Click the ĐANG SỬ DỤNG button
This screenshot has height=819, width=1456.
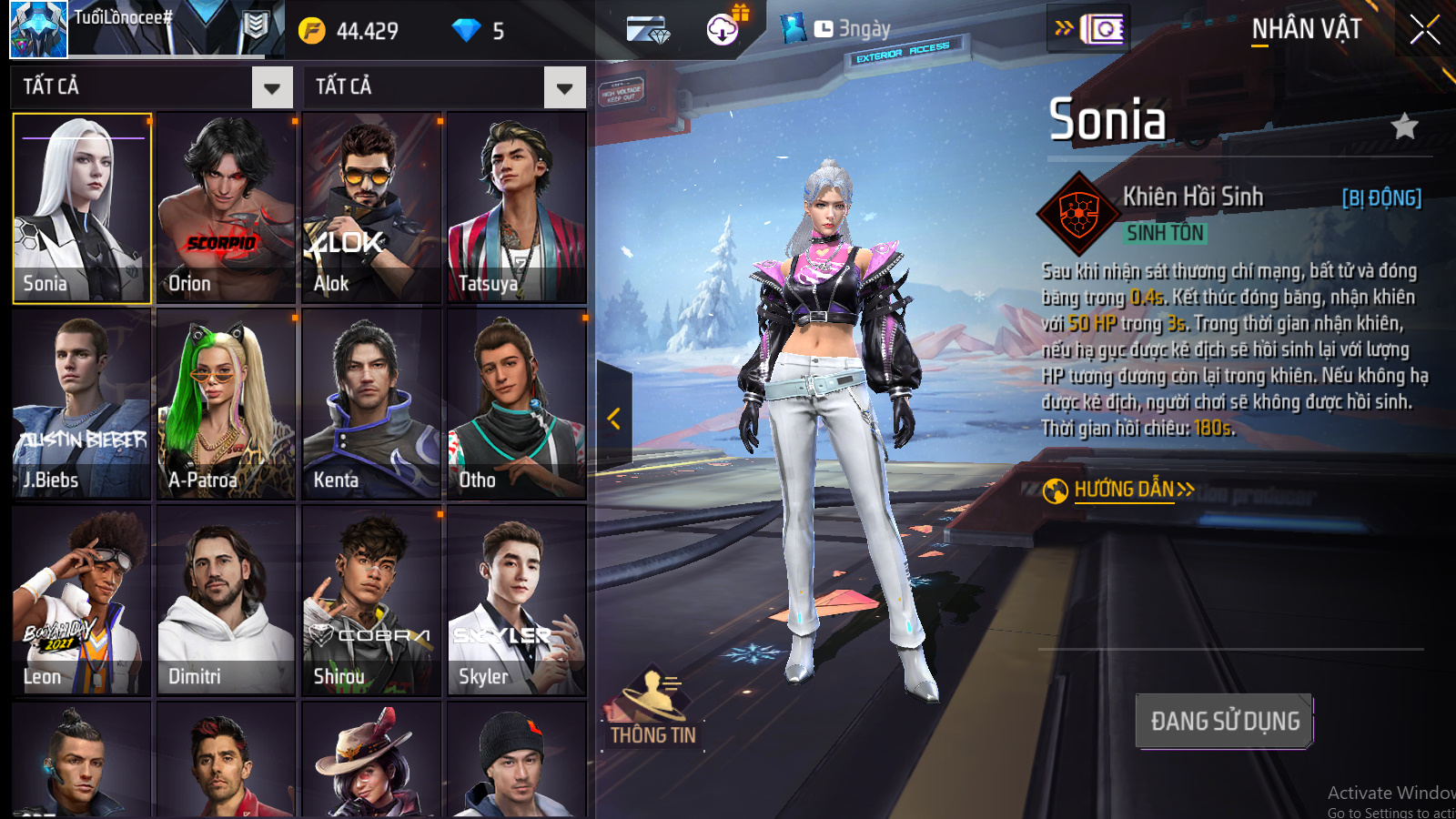(1224, 722)
